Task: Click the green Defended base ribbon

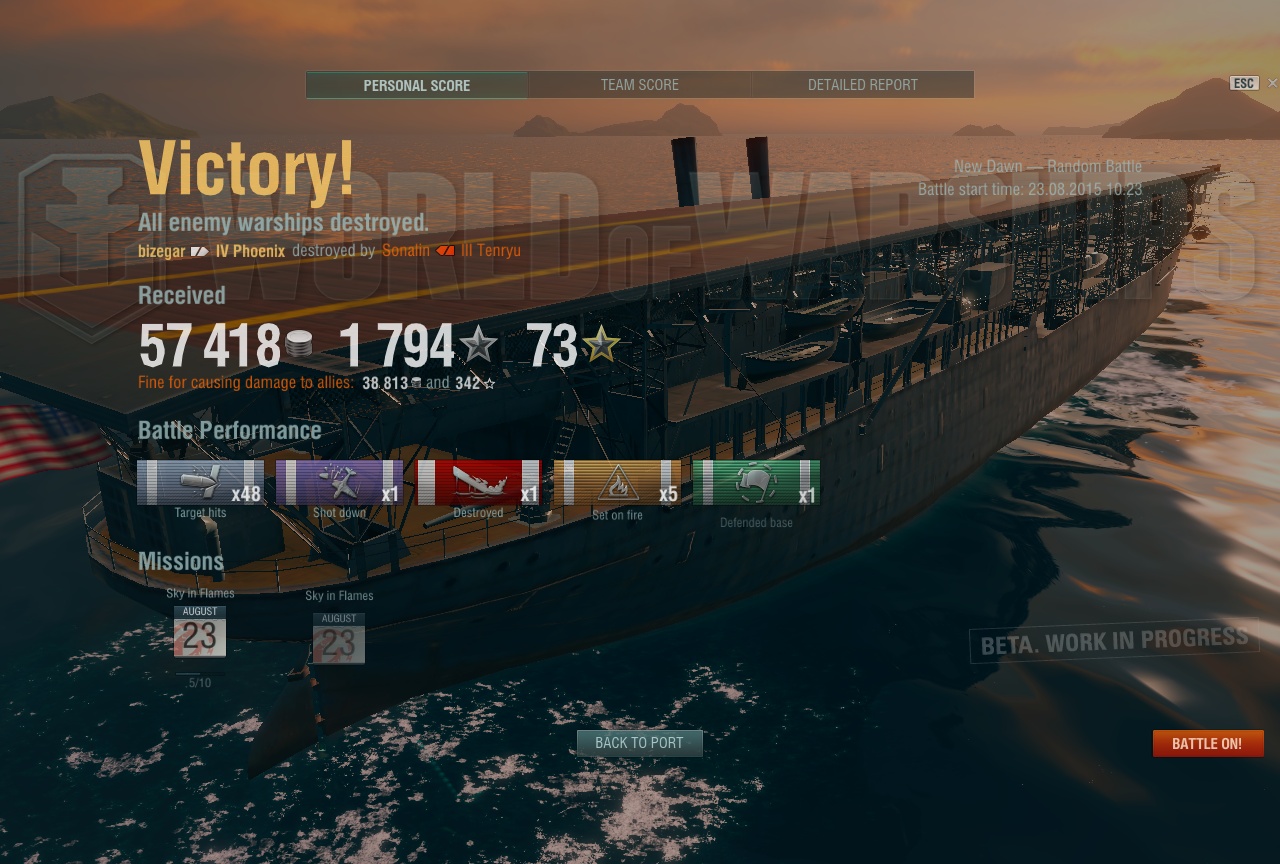Action: 756,482
